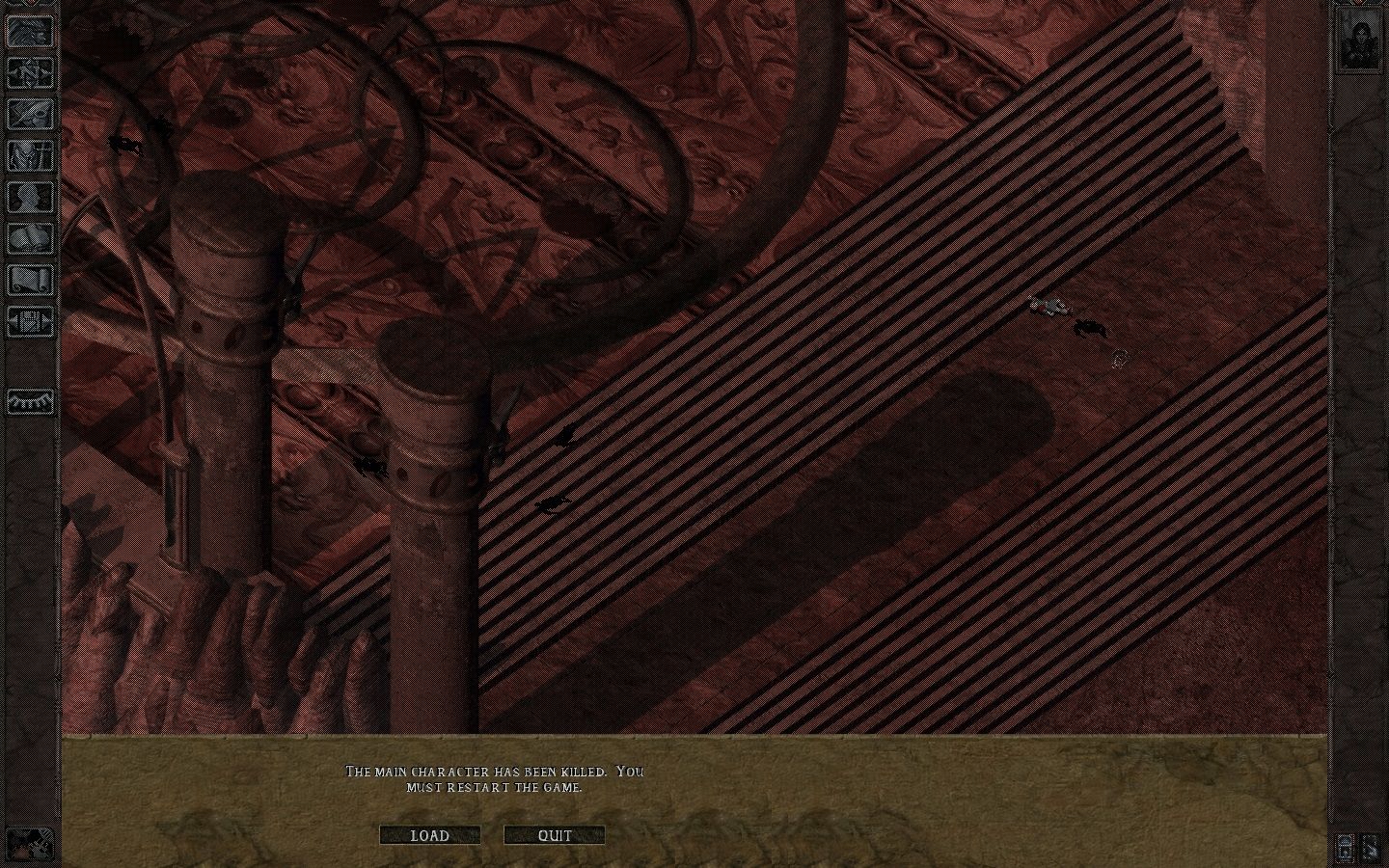This screenshot has width=1389, height=868.
Task: Click the QUIT button
Action: coord(553,835)
